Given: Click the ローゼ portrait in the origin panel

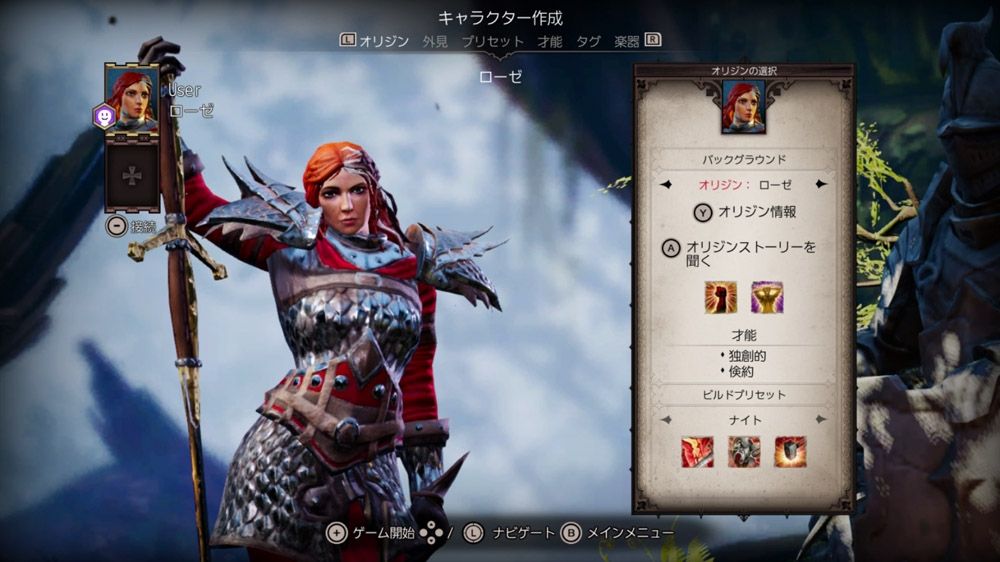Looking at the screenshot, I should [x=743, y=106].
